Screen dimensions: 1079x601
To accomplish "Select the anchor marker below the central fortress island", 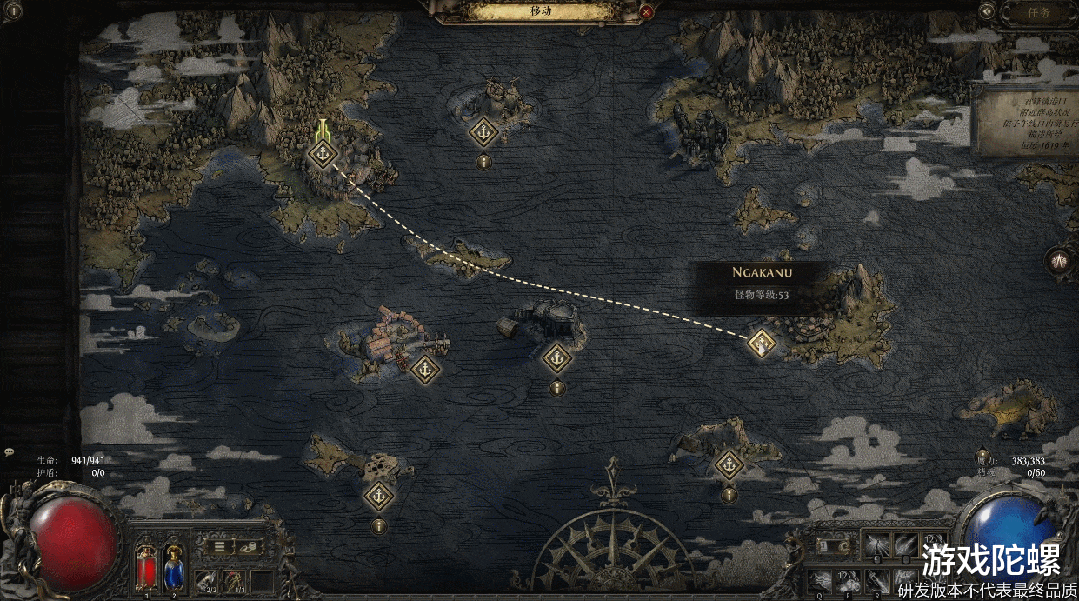I will click(556, 357).
